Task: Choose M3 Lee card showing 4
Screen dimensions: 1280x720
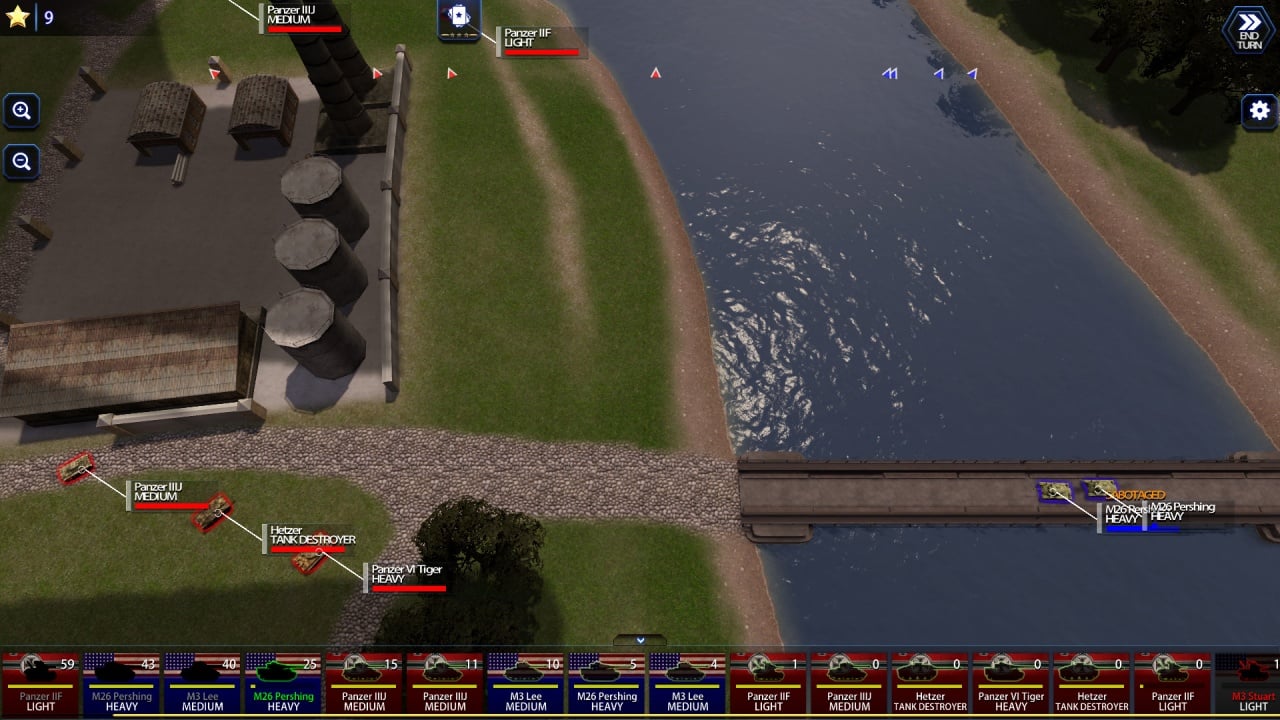Action: click(x=688, y=684)
